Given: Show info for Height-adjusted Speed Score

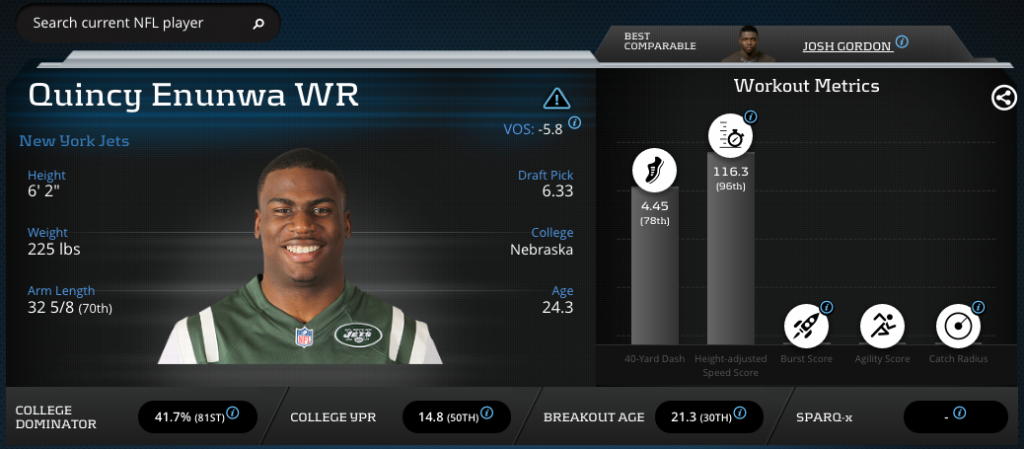Looking at the screenshot, I should 751,117.
